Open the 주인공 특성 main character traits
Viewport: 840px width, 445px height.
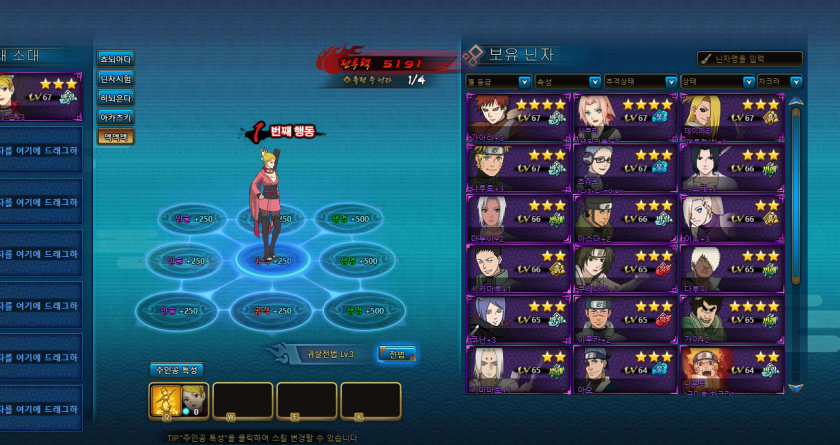[x=175, y=369]
